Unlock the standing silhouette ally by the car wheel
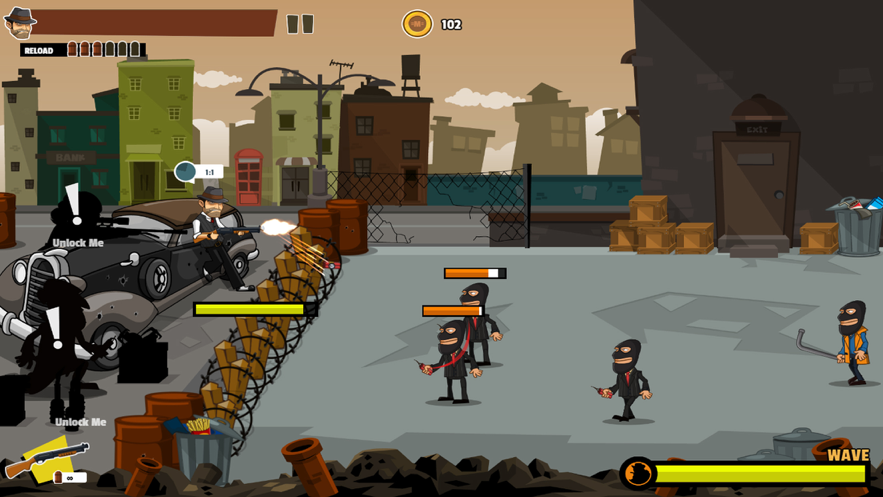This screenshot has height=497, width=883. pyautogui.click(x=58, y=345)
